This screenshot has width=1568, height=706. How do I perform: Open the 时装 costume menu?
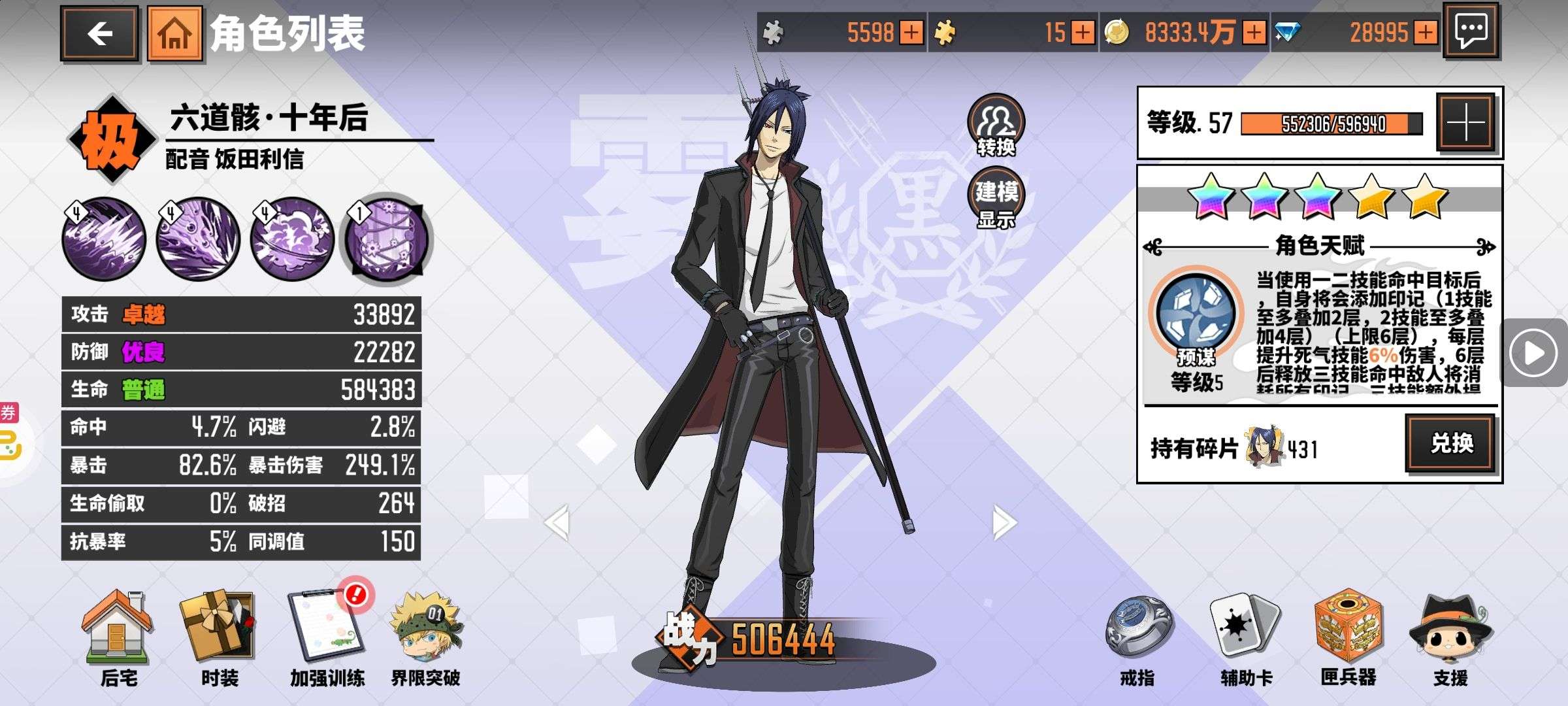pyautogui.click(x=219, y=637)
